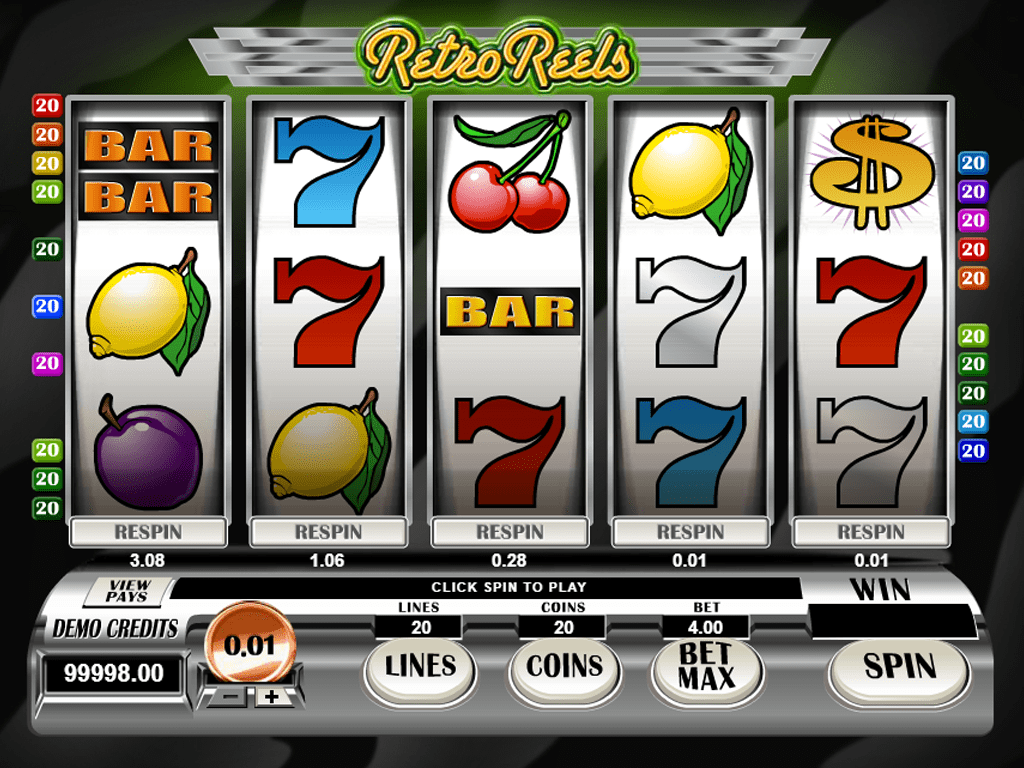Spin the reels with the SPIN button
This screenshot has width=1024, height=768.
click(x=899, y=668)
